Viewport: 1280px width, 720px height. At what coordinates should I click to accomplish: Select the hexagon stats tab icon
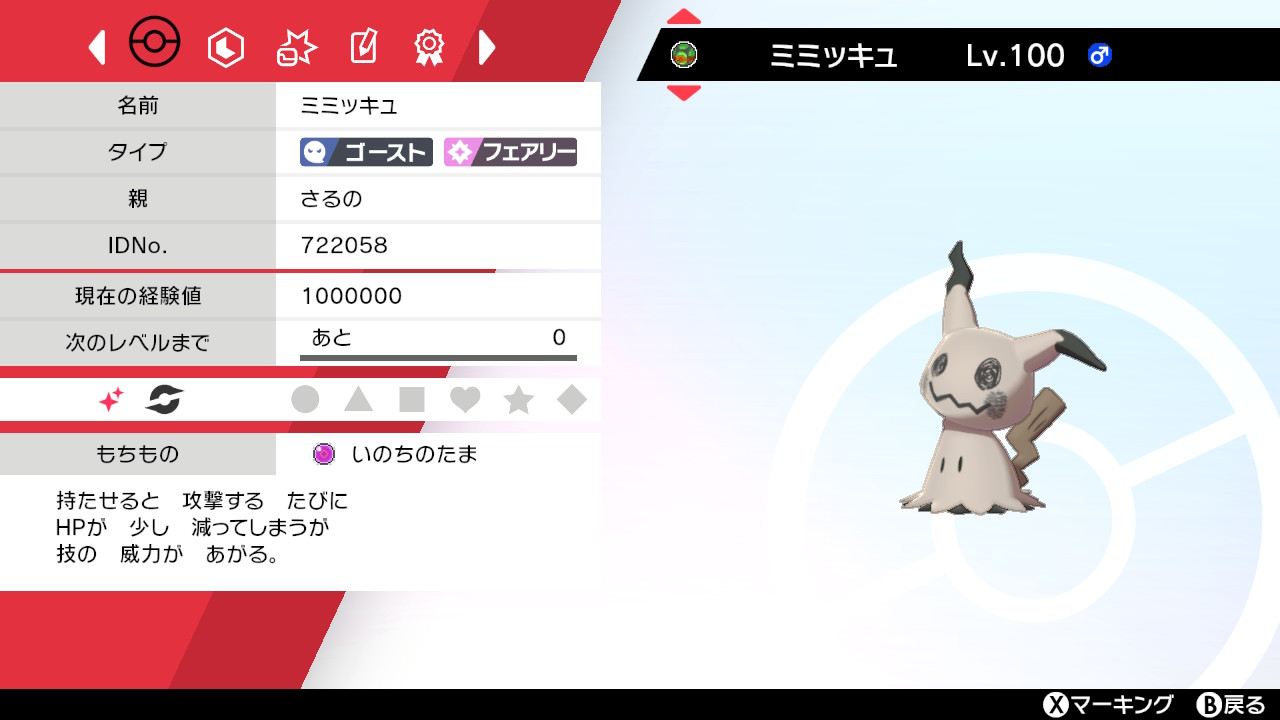[x=225, y=46]
